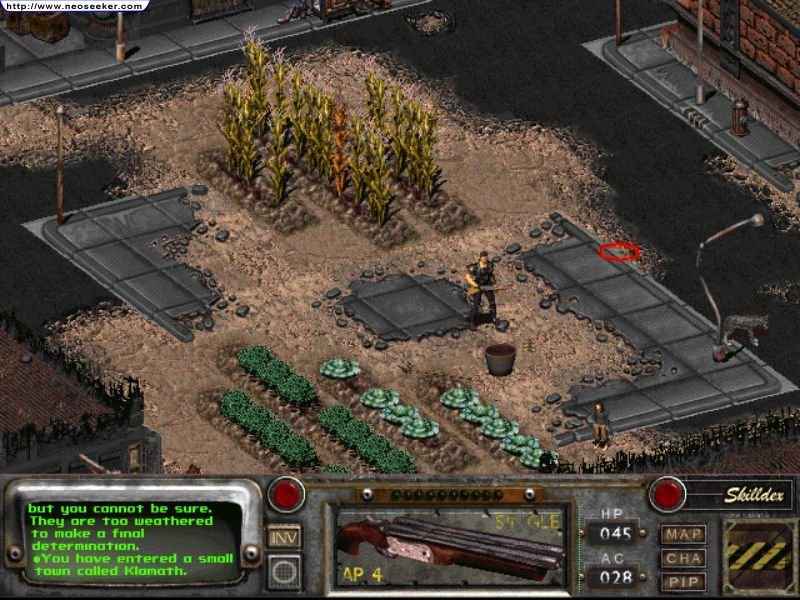Open the MAP screen

tap(682, 534)
